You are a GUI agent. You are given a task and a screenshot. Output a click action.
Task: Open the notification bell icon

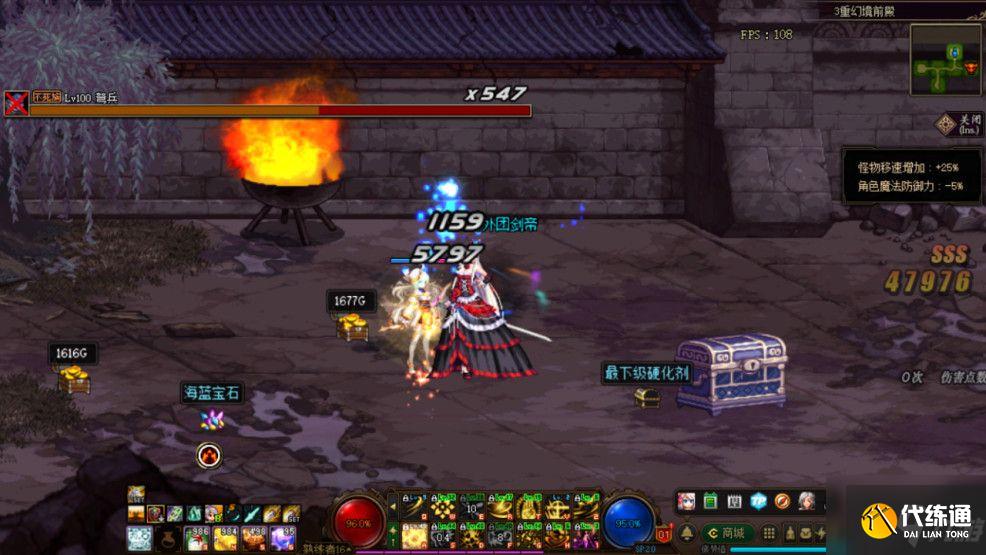(689, 533)
